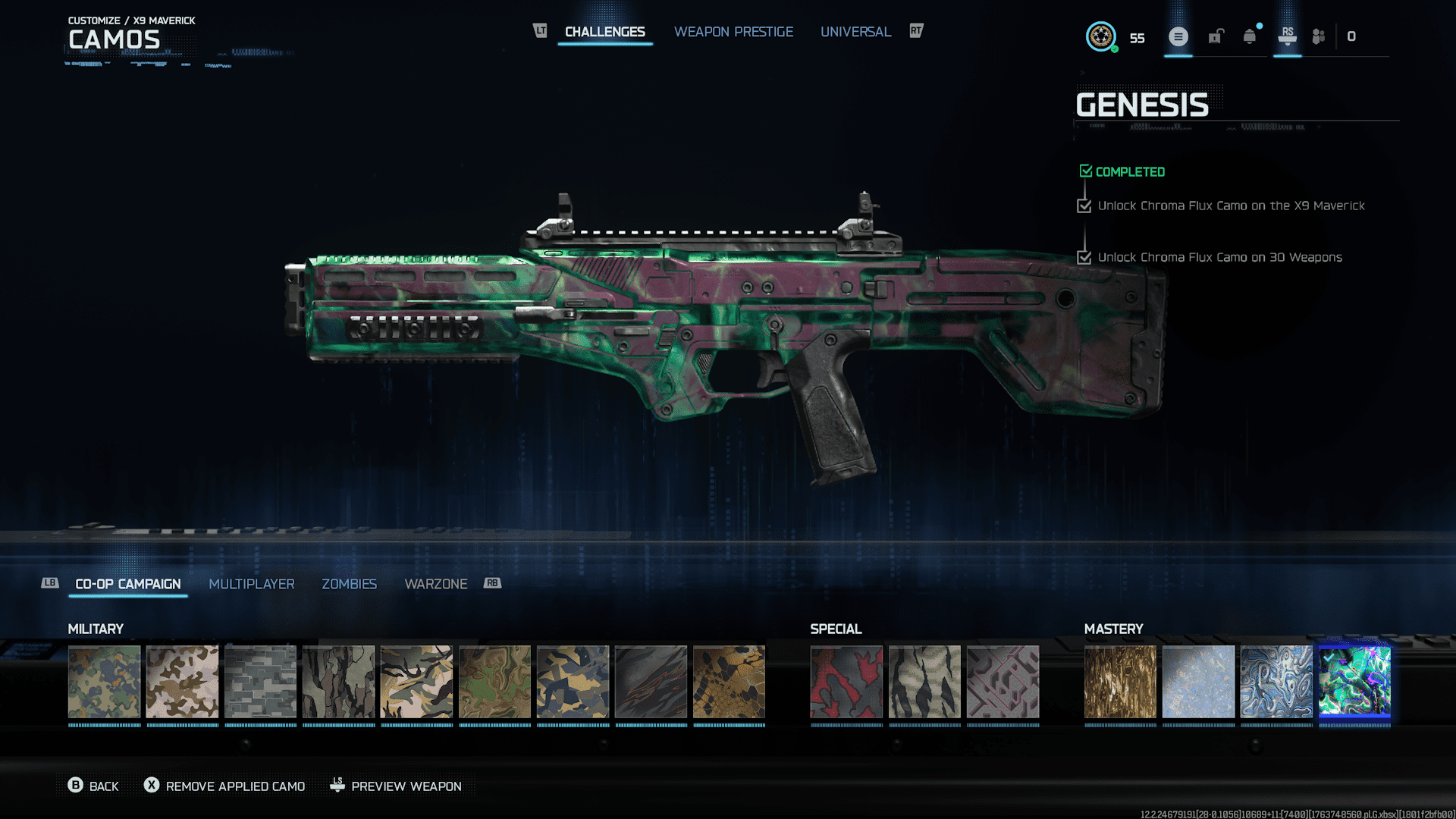Open the notifications bell icon
This screenshot has width=1456, height=819.
[1250, 36]
